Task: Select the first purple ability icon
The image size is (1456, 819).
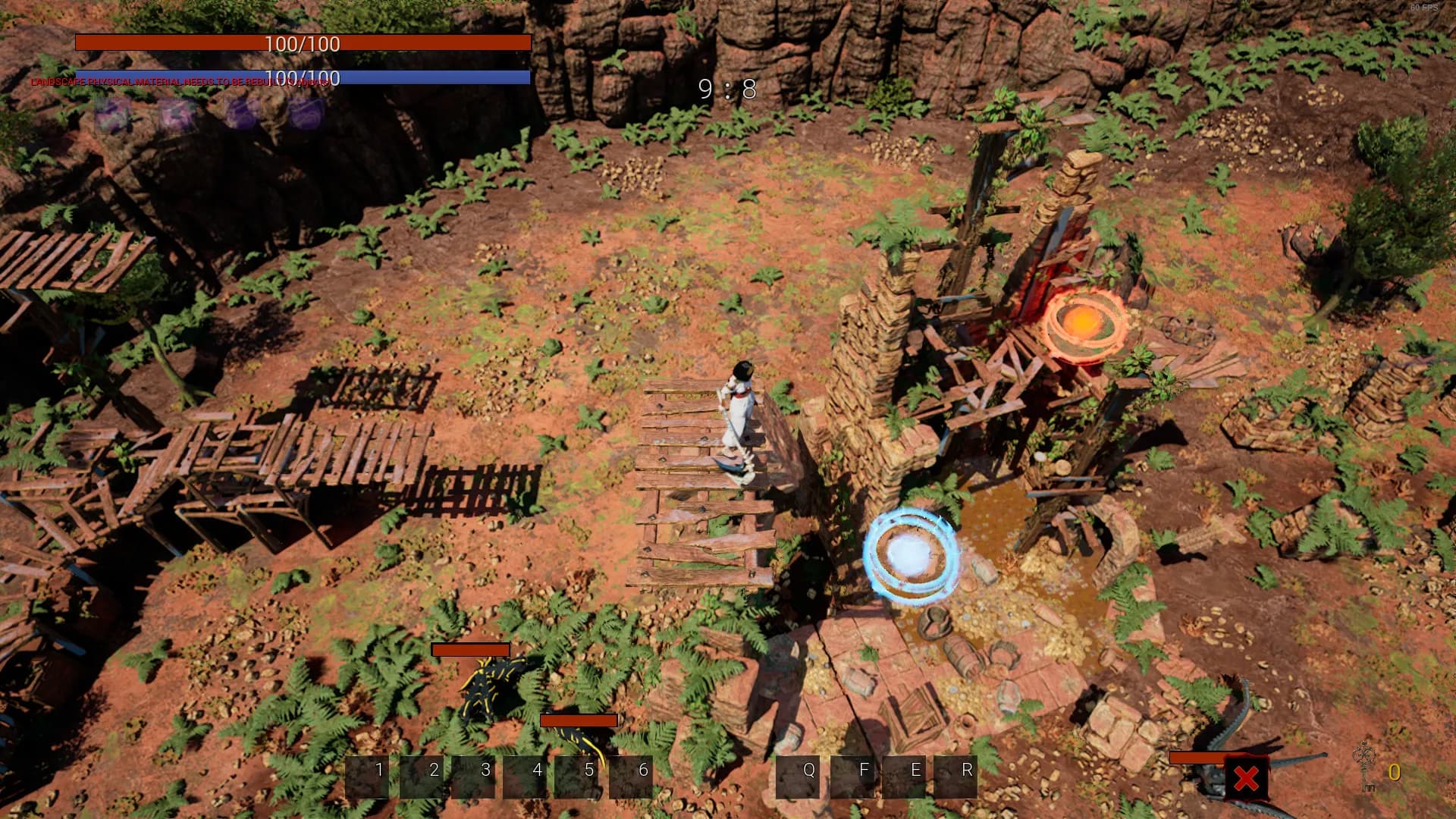Action: pyautogui.click(x=112, y=114)
